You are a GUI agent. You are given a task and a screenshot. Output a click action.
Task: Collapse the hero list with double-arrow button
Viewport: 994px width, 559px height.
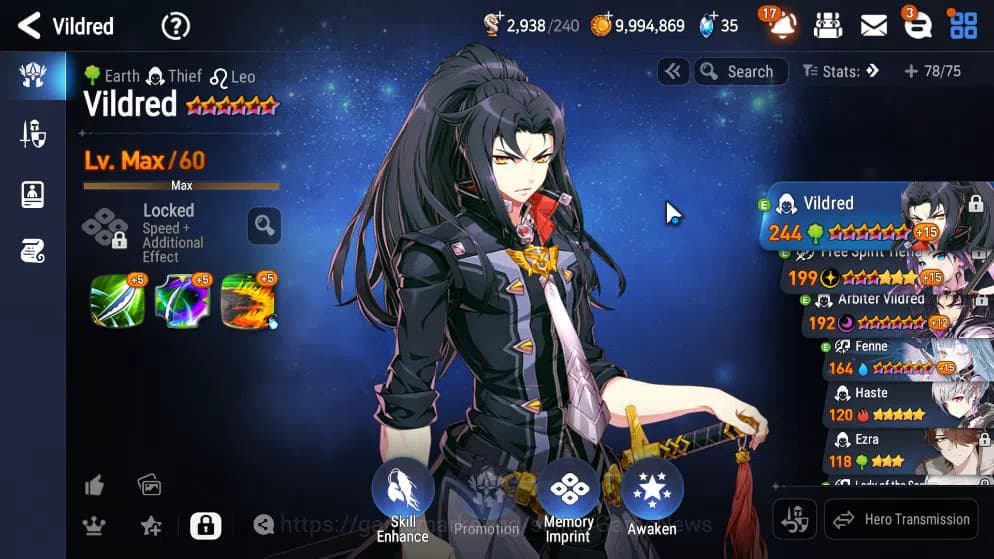673,71
